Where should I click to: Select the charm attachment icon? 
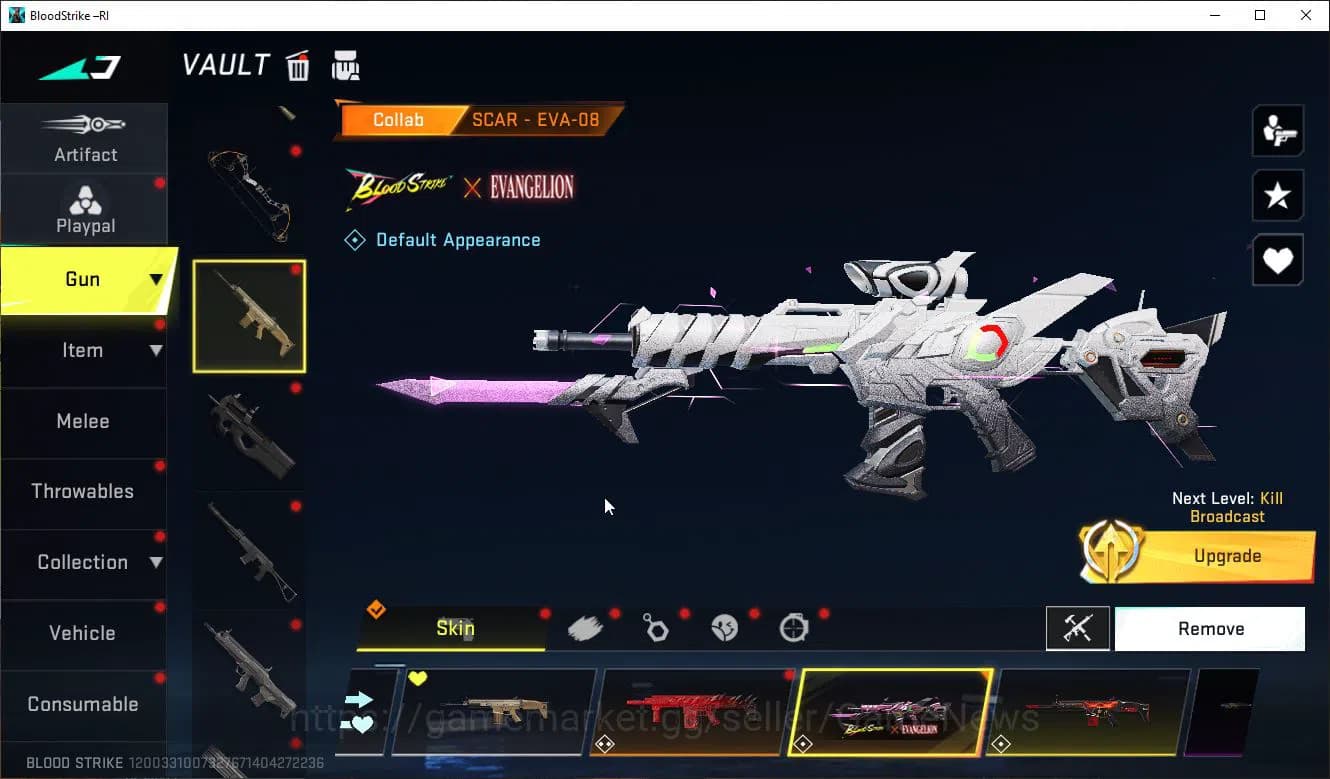tap(656, 626)
